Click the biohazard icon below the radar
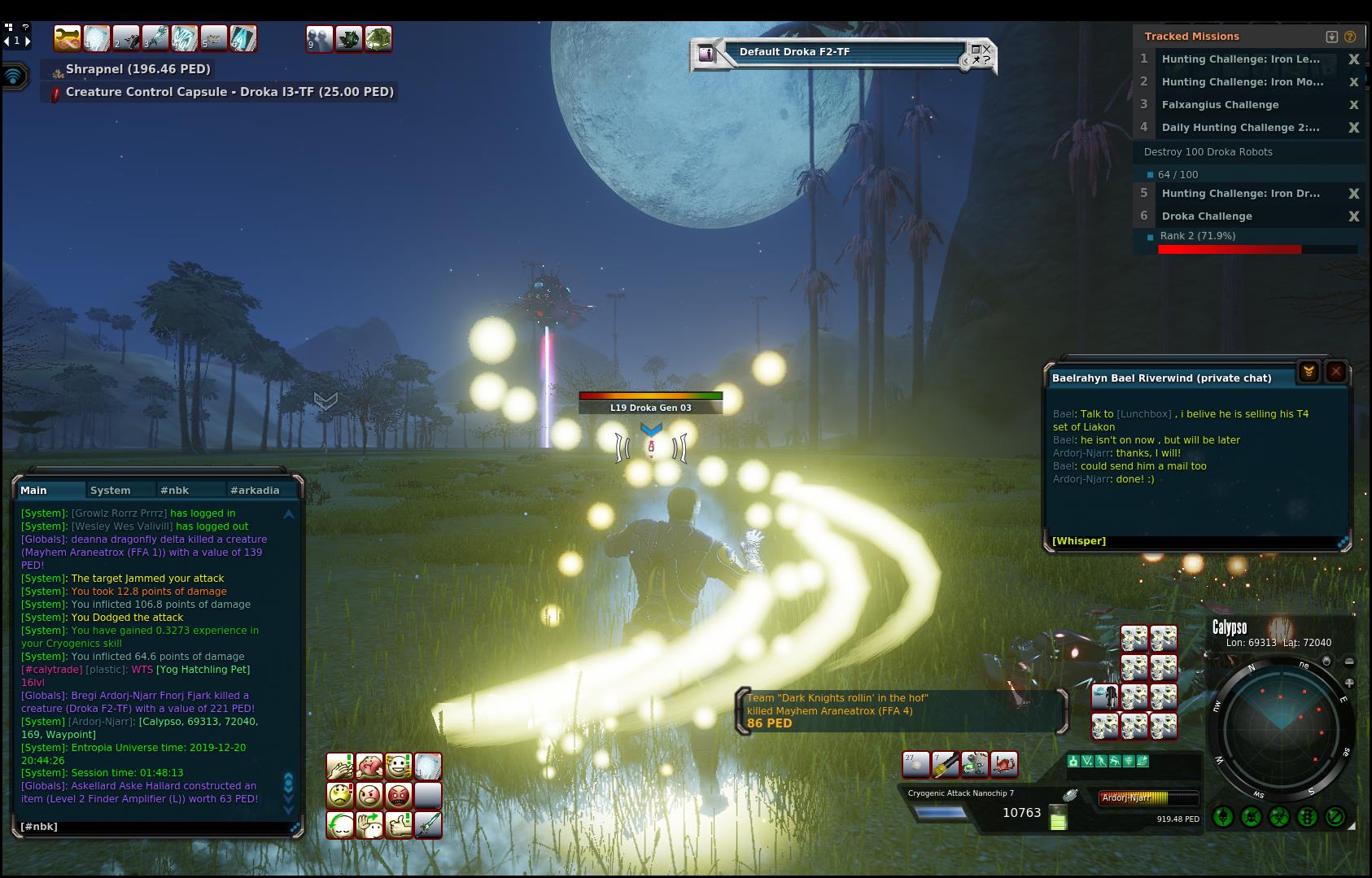1372x878 pixels. point(1278,817)
